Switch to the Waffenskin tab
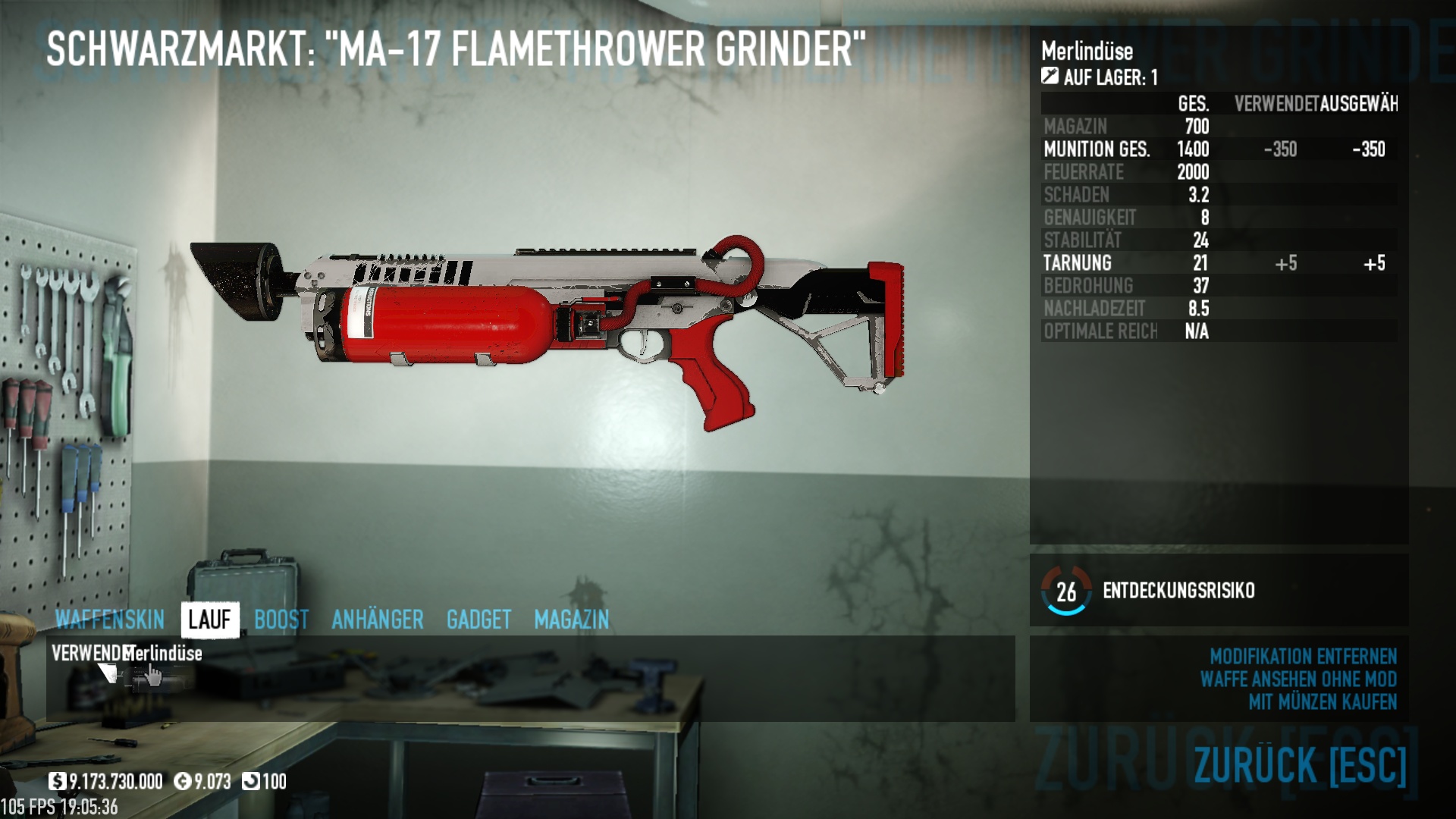This screenshot has height=819, width=1456. point(110,620)
